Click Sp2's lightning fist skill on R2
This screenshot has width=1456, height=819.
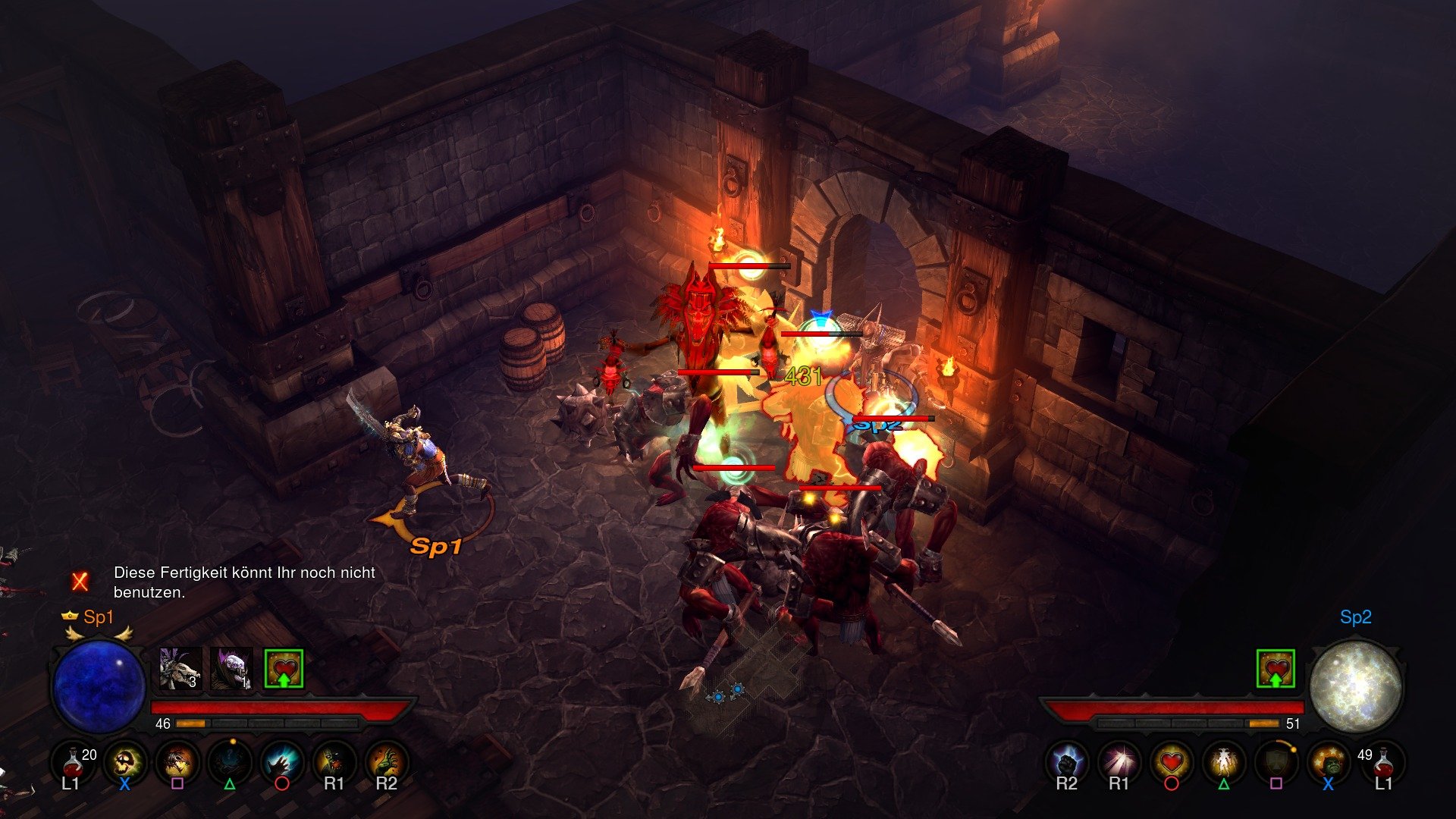(x=1065, y=761)
